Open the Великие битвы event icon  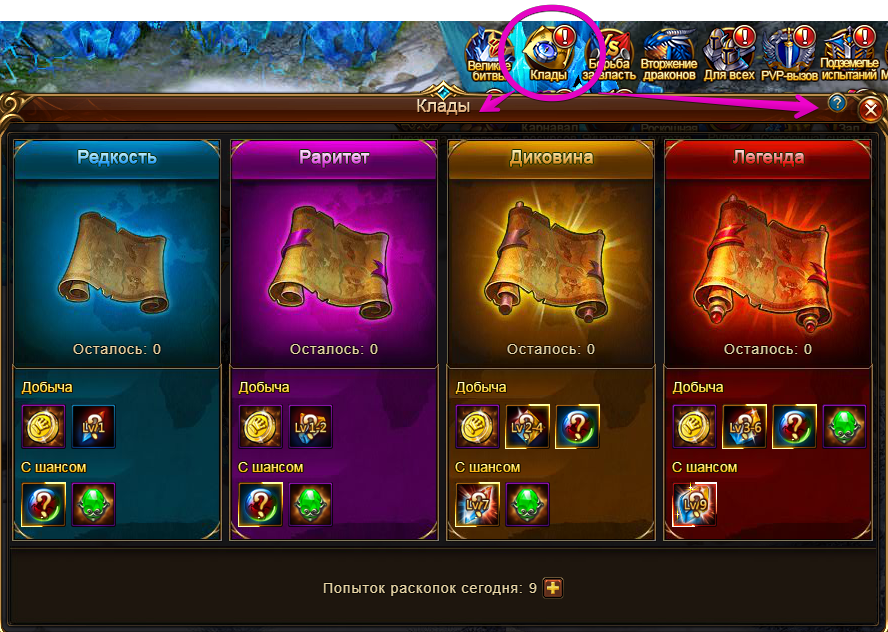(489, 55)
